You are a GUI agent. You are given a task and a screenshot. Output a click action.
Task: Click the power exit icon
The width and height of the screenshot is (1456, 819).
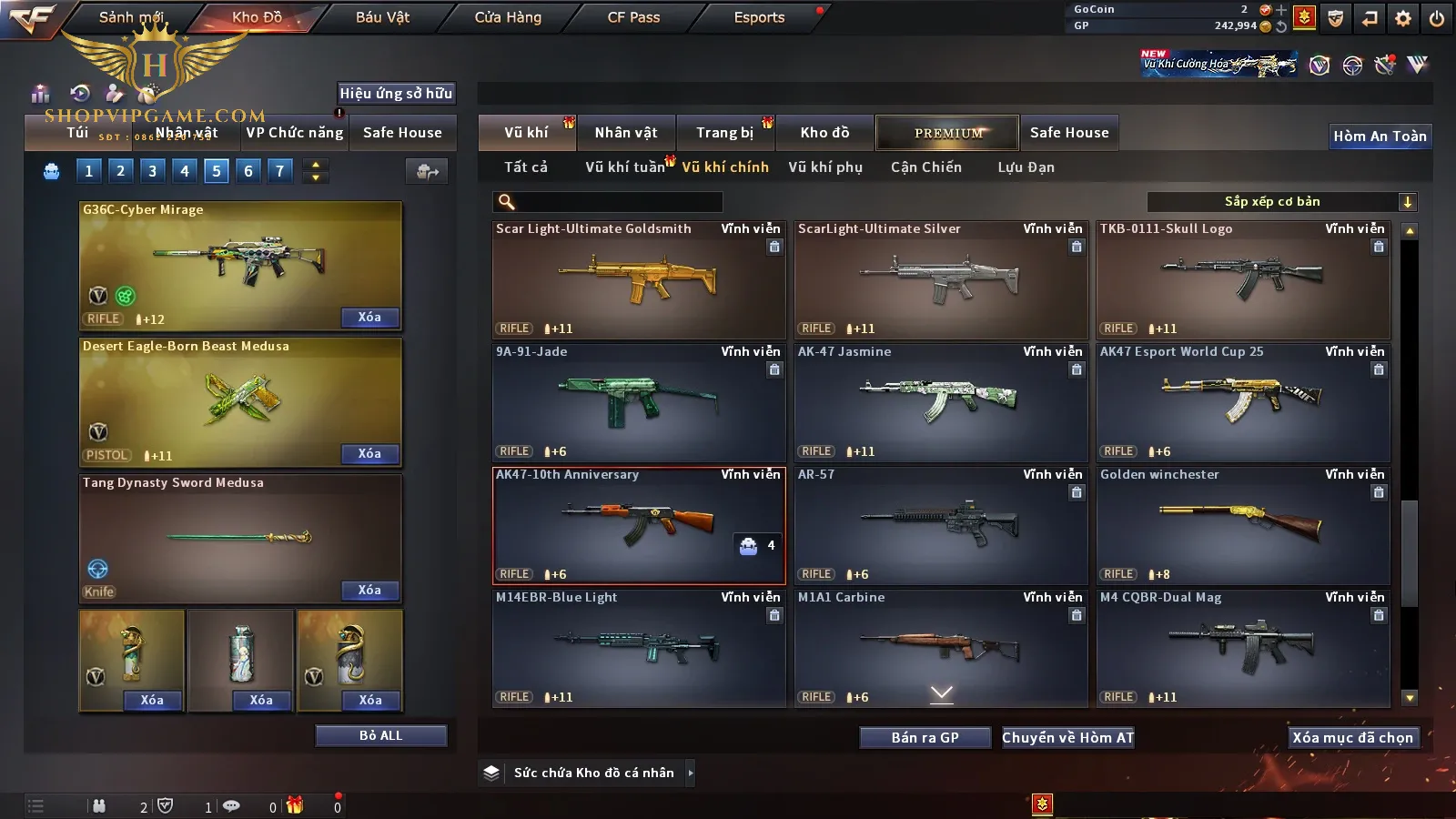click(1437, 18)
